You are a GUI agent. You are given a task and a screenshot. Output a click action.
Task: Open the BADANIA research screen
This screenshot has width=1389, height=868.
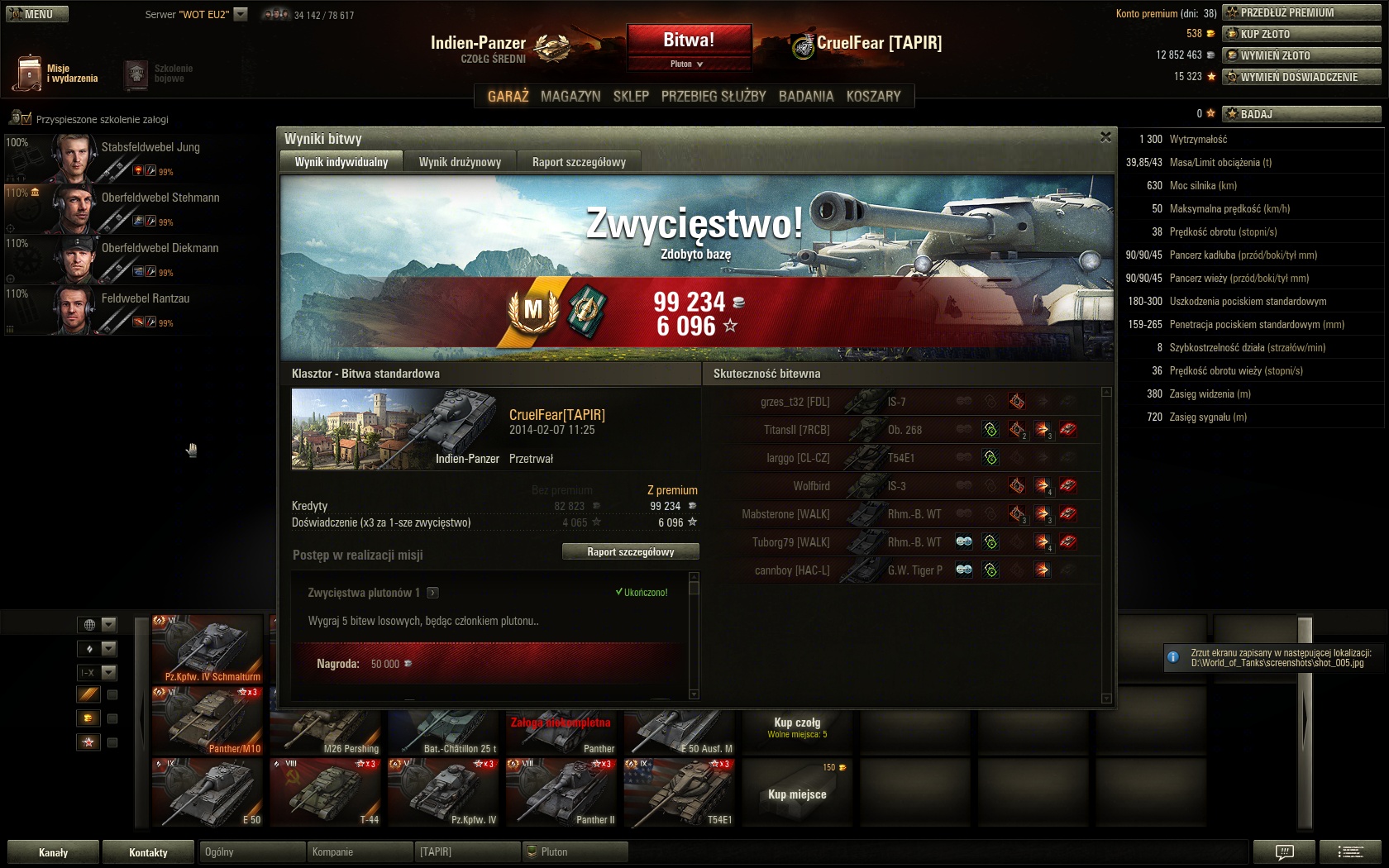pos(806,97)
